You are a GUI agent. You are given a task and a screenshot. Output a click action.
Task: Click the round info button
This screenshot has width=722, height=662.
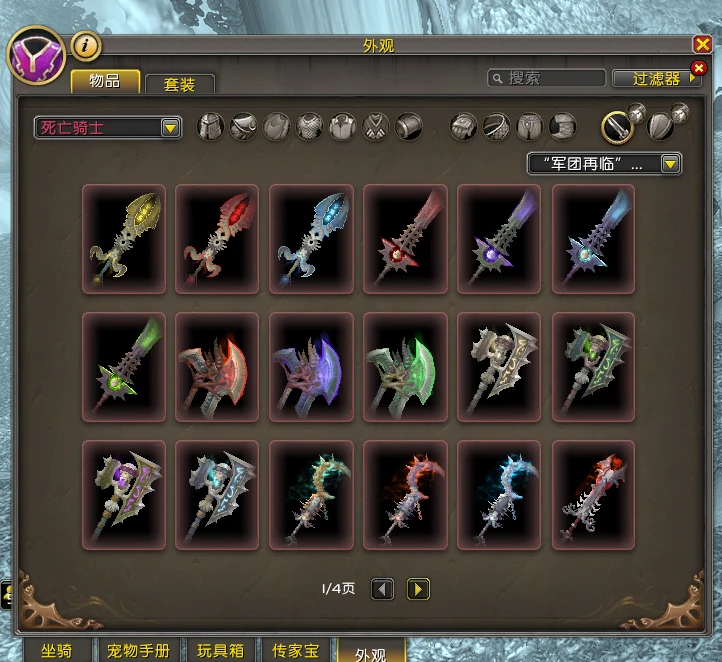click(x=86, y=45)
